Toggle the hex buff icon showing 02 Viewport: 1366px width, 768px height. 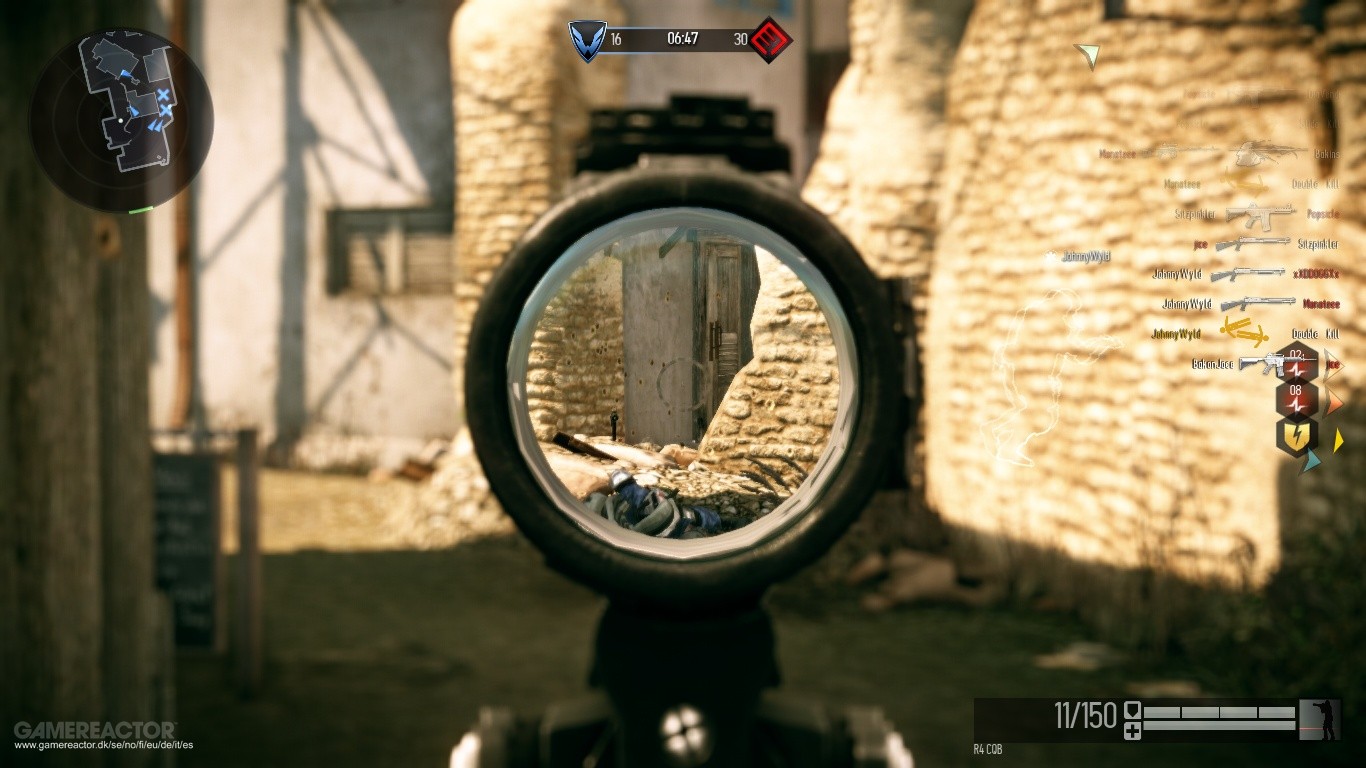click(x=1295, y=365)
